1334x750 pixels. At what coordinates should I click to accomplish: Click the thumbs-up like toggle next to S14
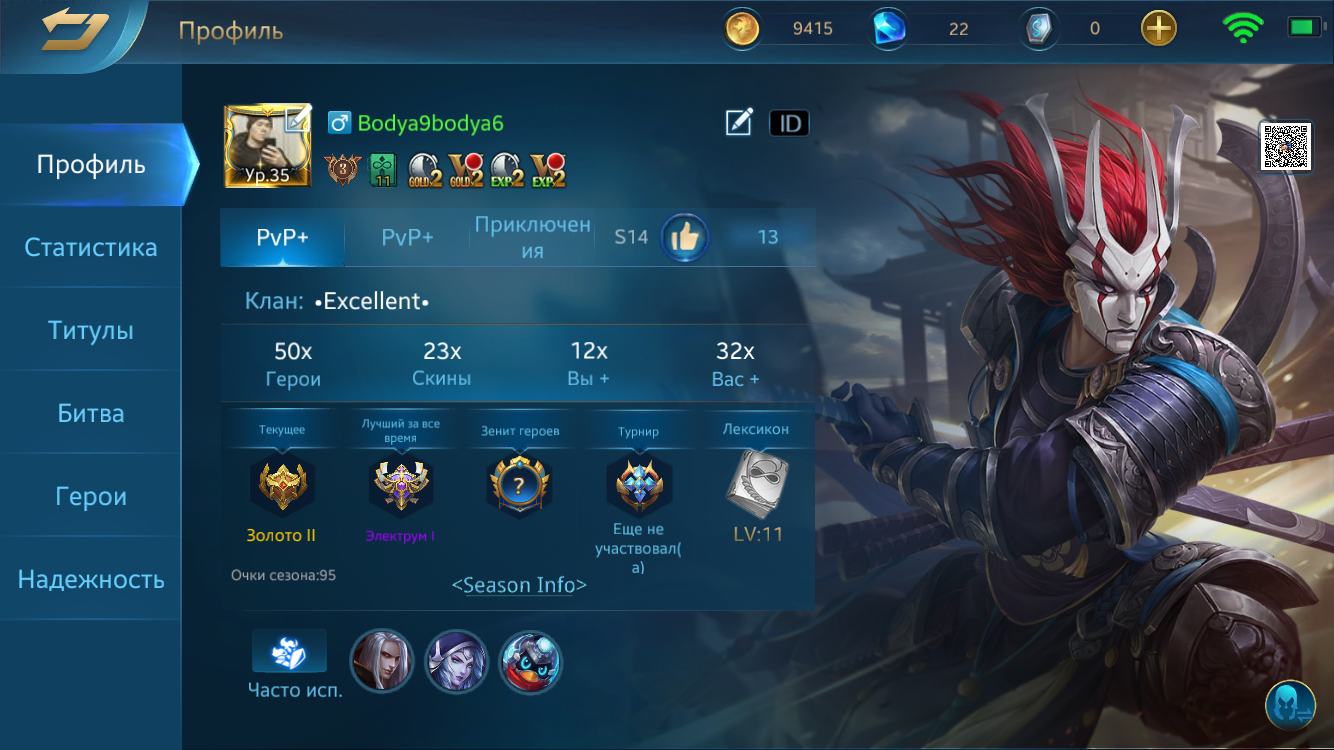pos(685,237)
